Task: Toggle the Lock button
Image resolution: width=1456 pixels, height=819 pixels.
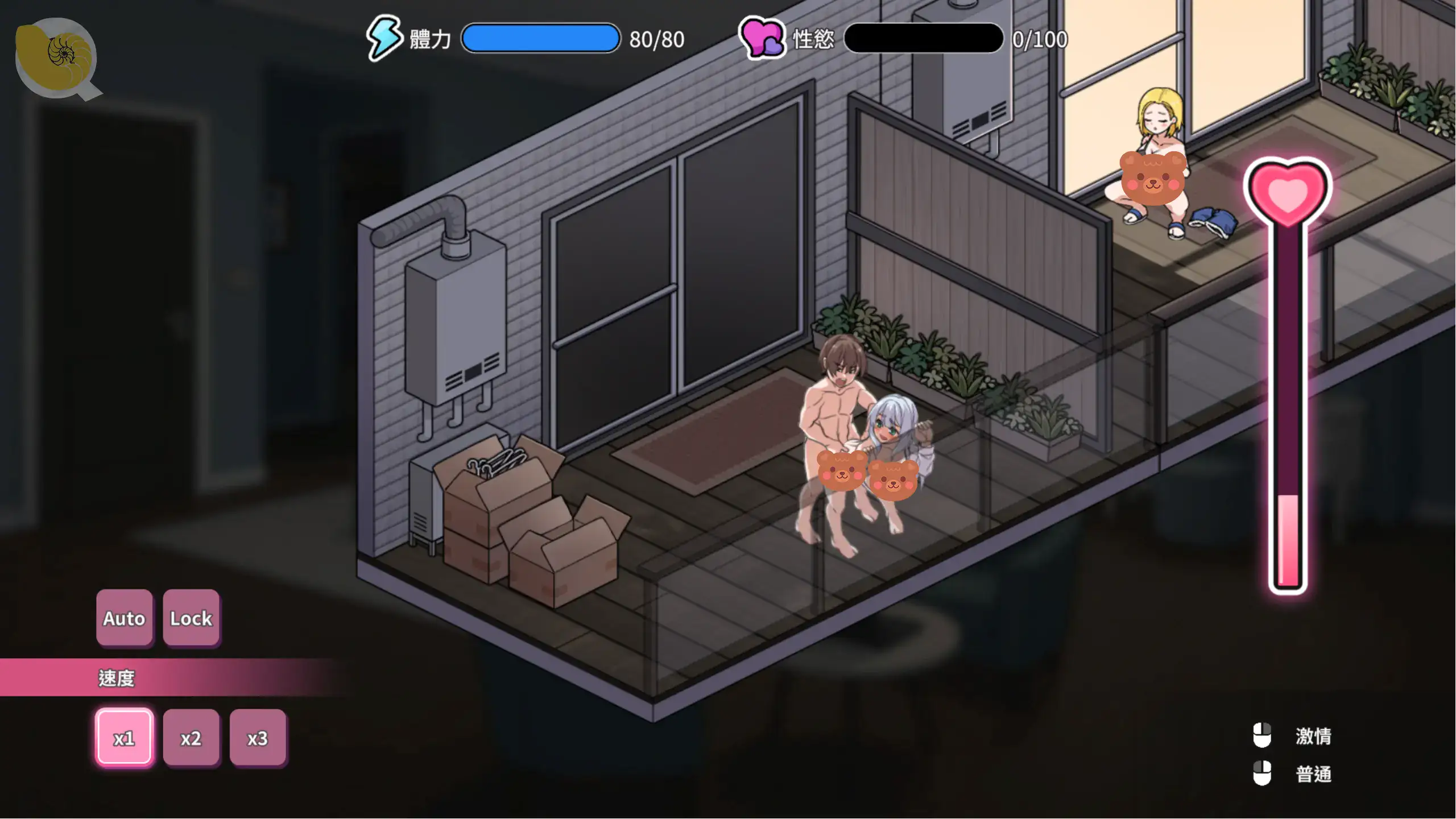Action: 191,618
